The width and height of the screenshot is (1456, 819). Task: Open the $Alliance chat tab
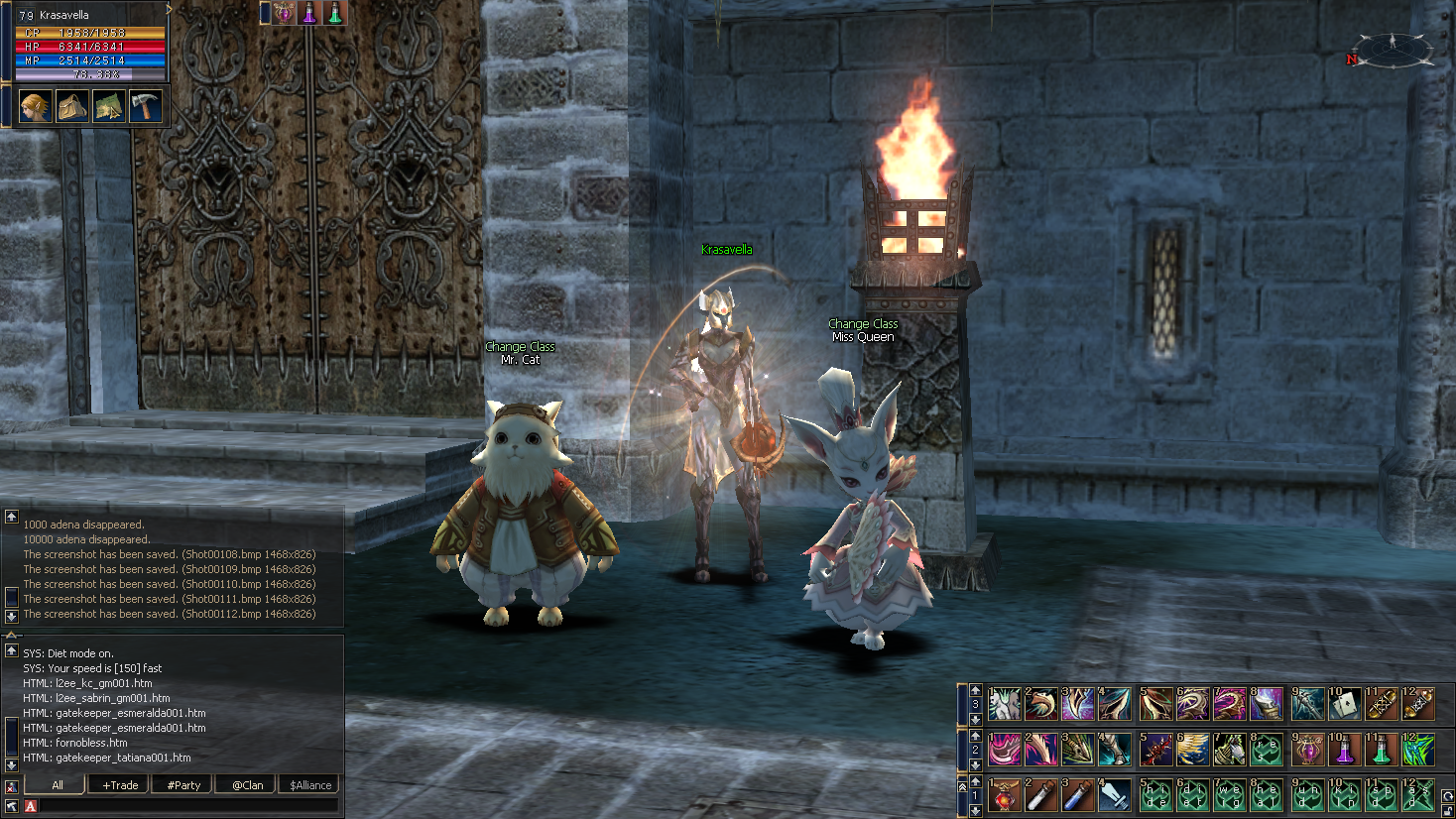[310, 784]
